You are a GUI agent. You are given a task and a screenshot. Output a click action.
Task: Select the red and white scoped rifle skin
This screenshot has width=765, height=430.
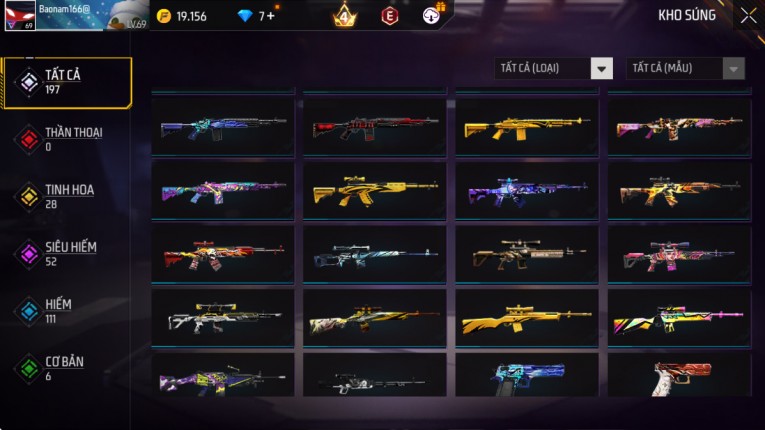[x=224, y=254]
